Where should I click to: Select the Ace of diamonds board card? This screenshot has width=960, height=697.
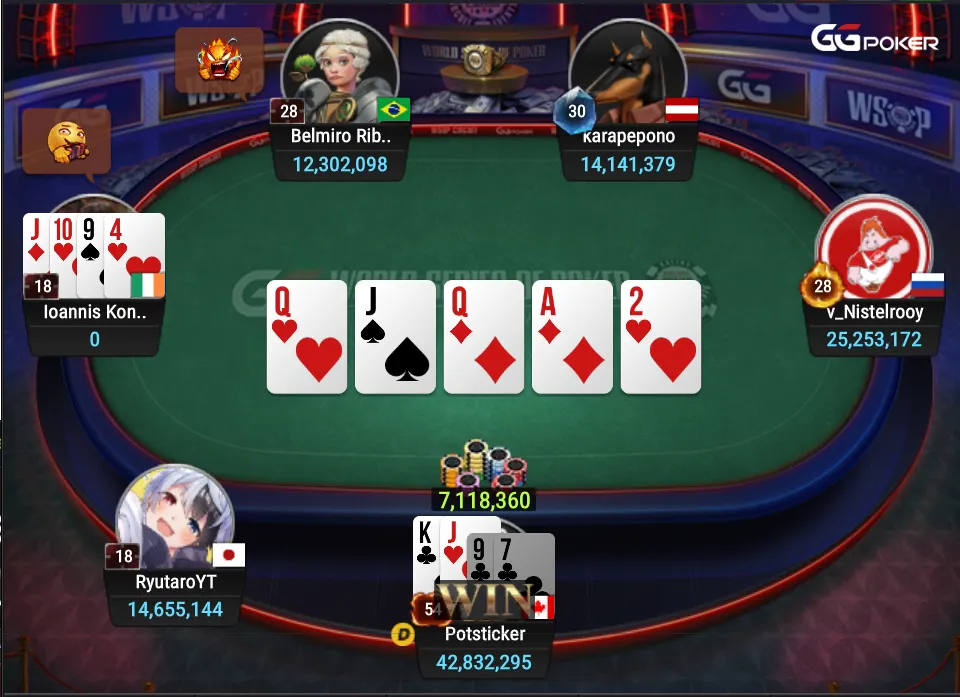click(572, 337)
